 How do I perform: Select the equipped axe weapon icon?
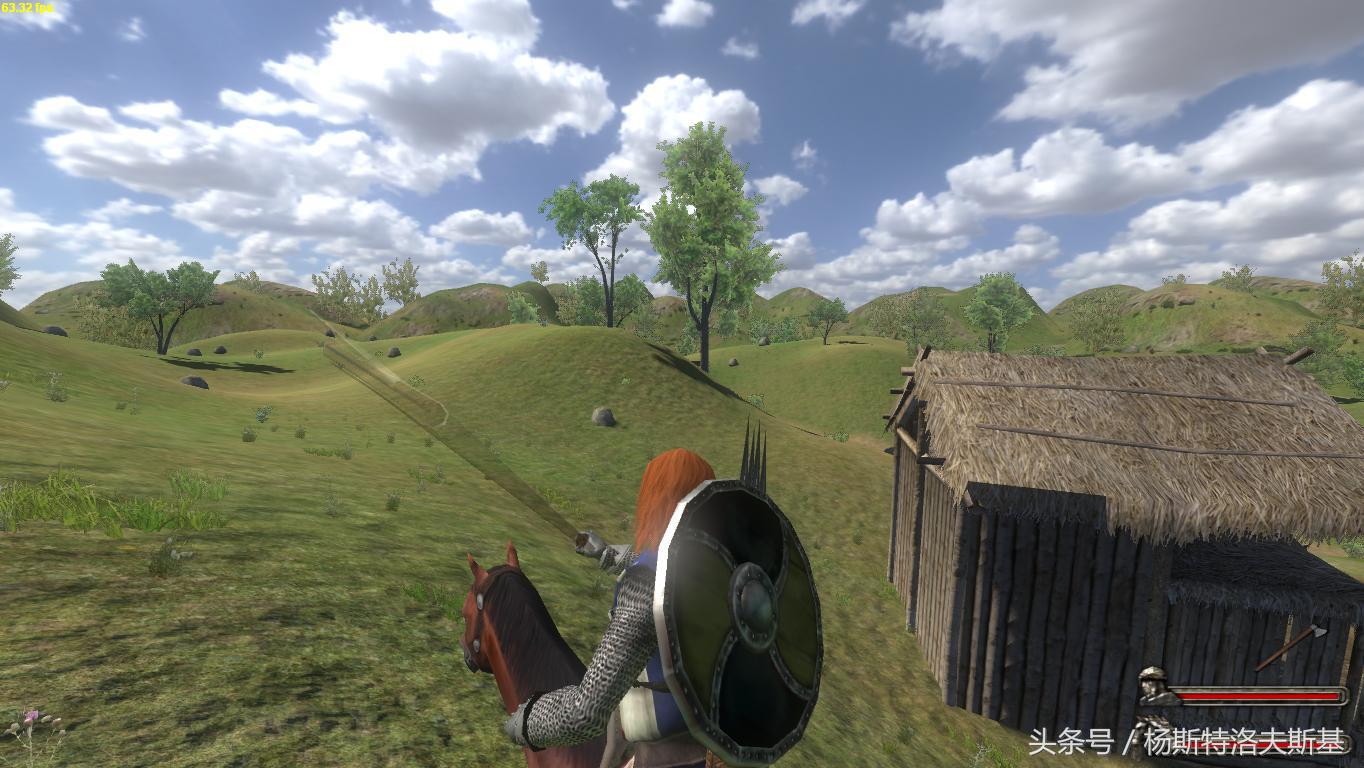coord(1290,647)
